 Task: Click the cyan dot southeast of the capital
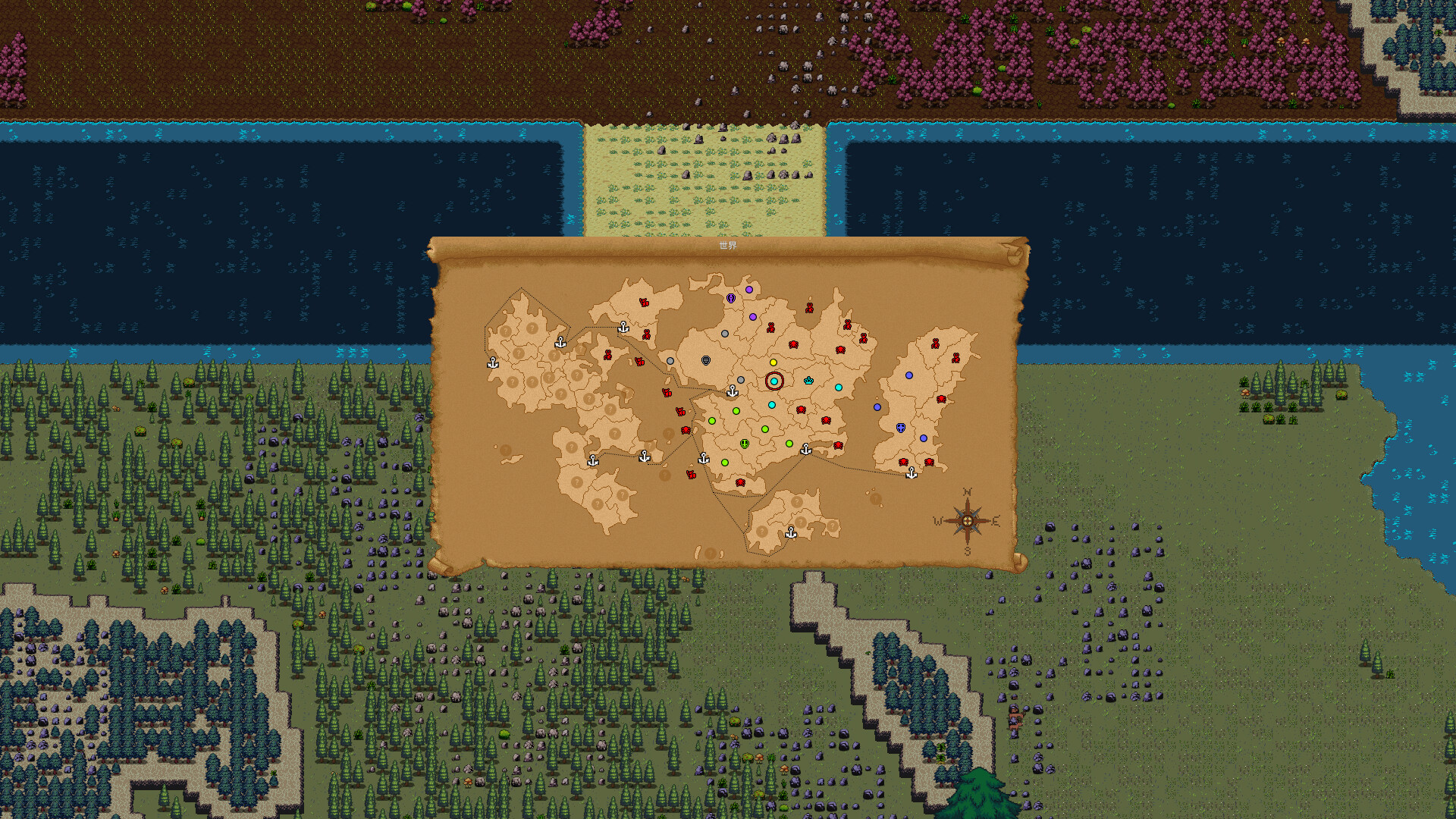(839, 387)
